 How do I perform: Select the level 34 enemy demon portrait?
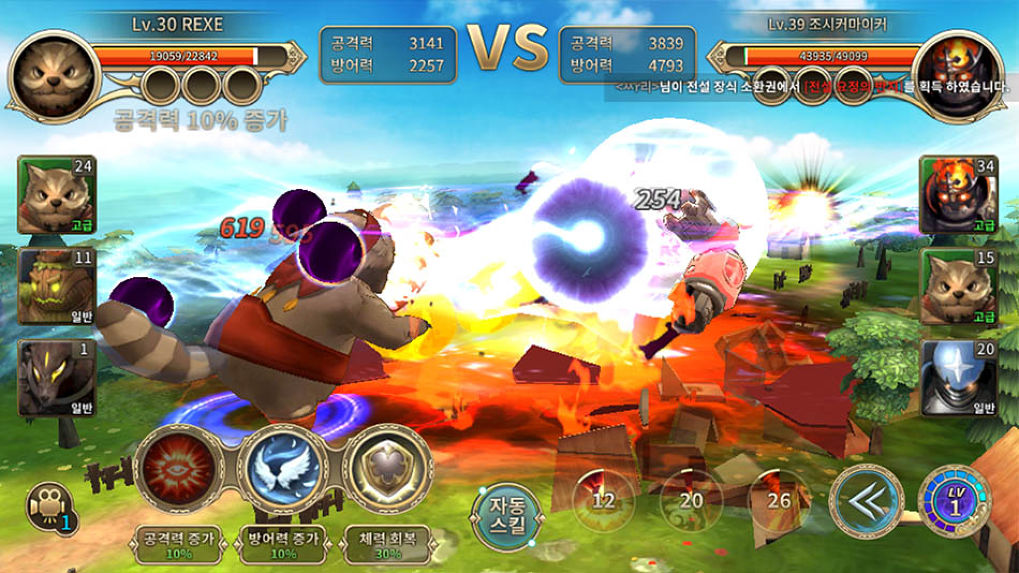coord(957,195)
